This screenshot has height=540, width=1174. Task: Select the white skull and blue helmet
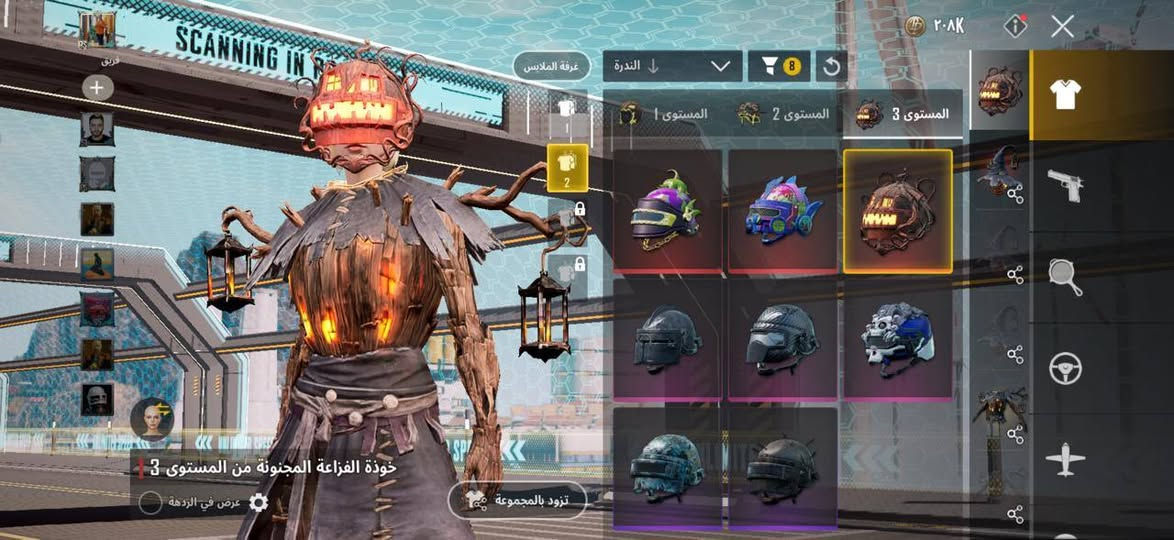pyautogui.click(x=897, y=339)
